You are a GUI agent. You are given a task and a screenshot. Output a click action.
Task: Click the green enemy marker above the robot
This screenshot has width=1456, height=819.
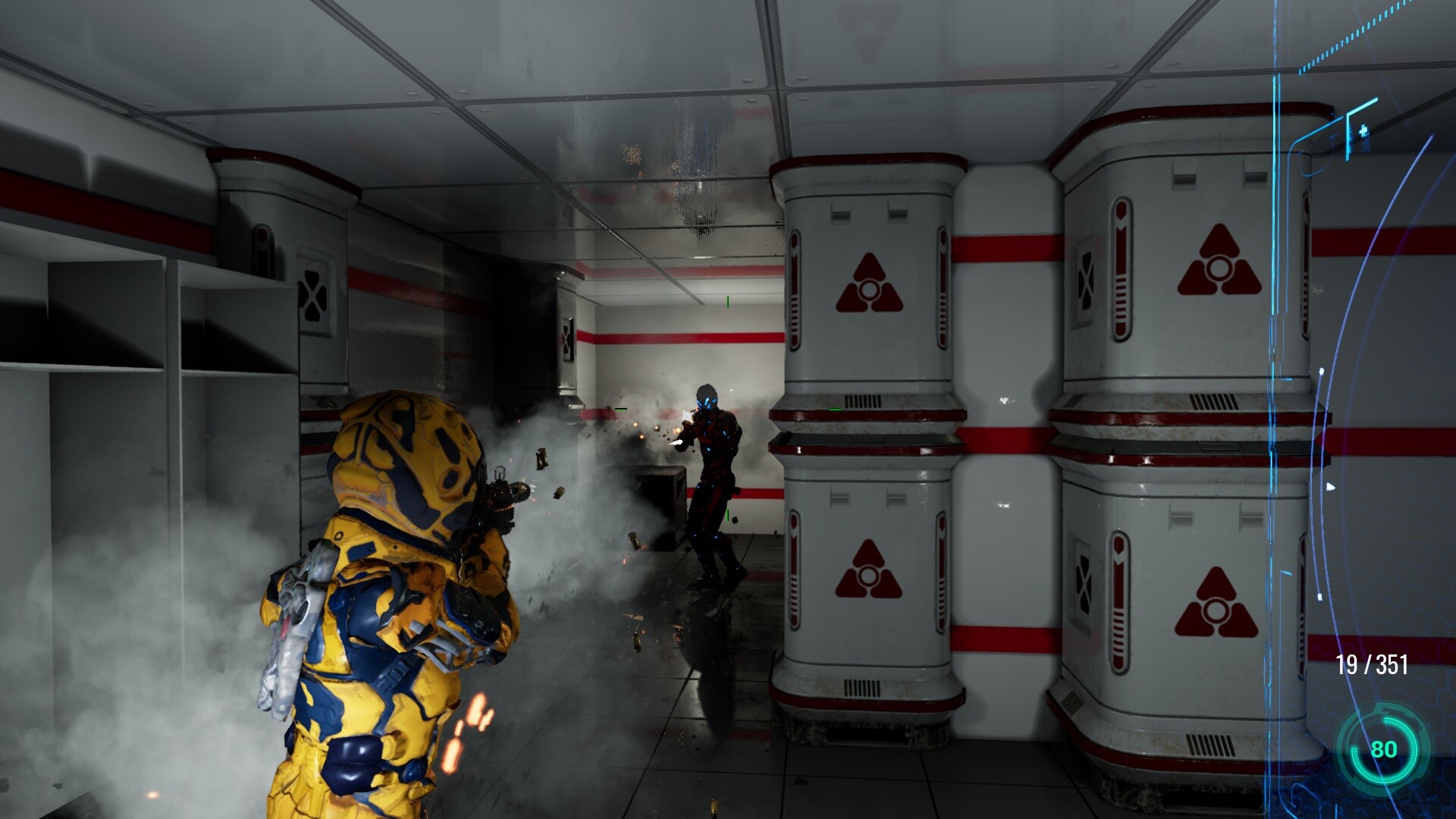[726, 301]
